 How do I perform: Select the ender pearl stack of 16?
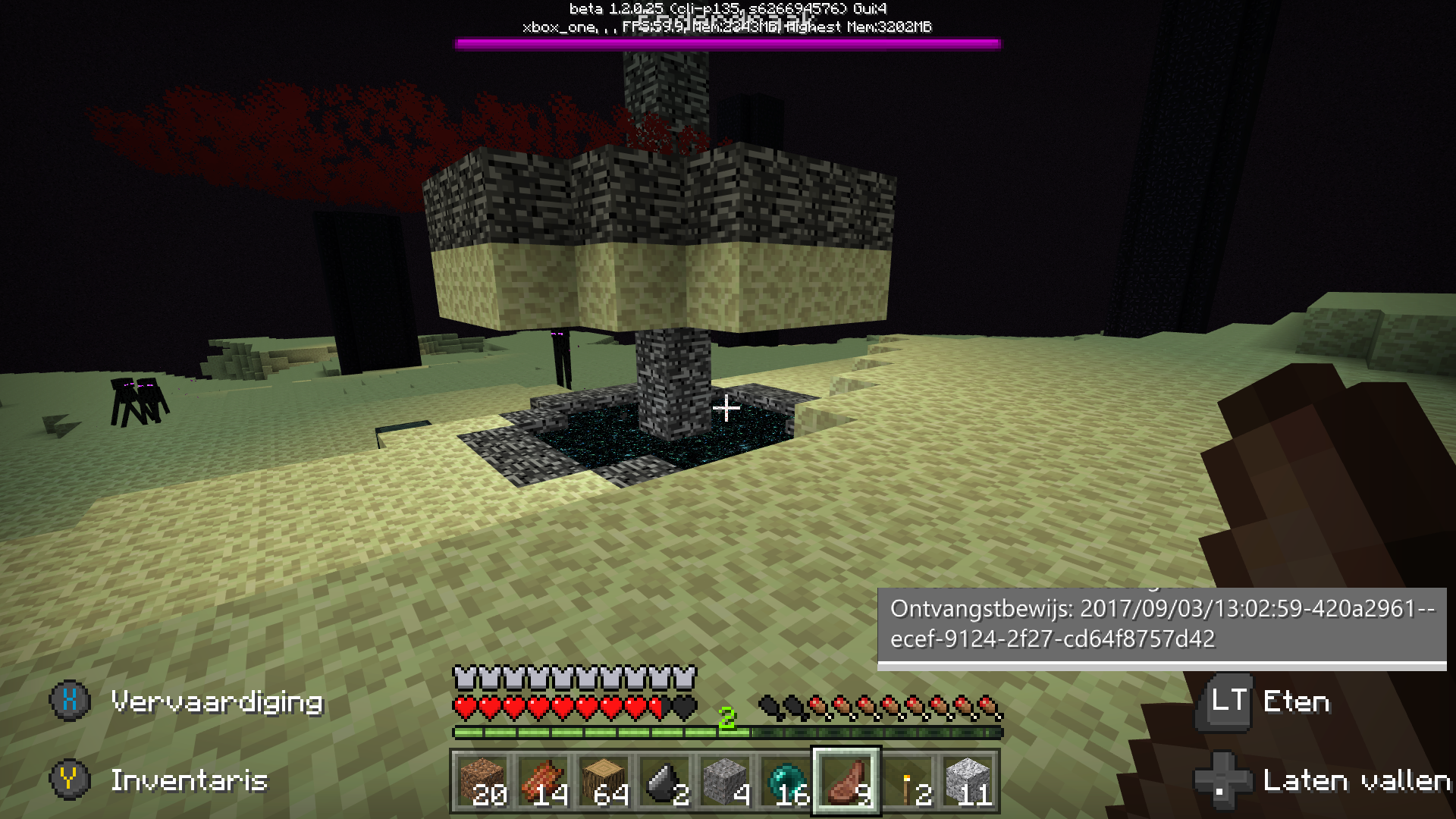pos(786,781)
